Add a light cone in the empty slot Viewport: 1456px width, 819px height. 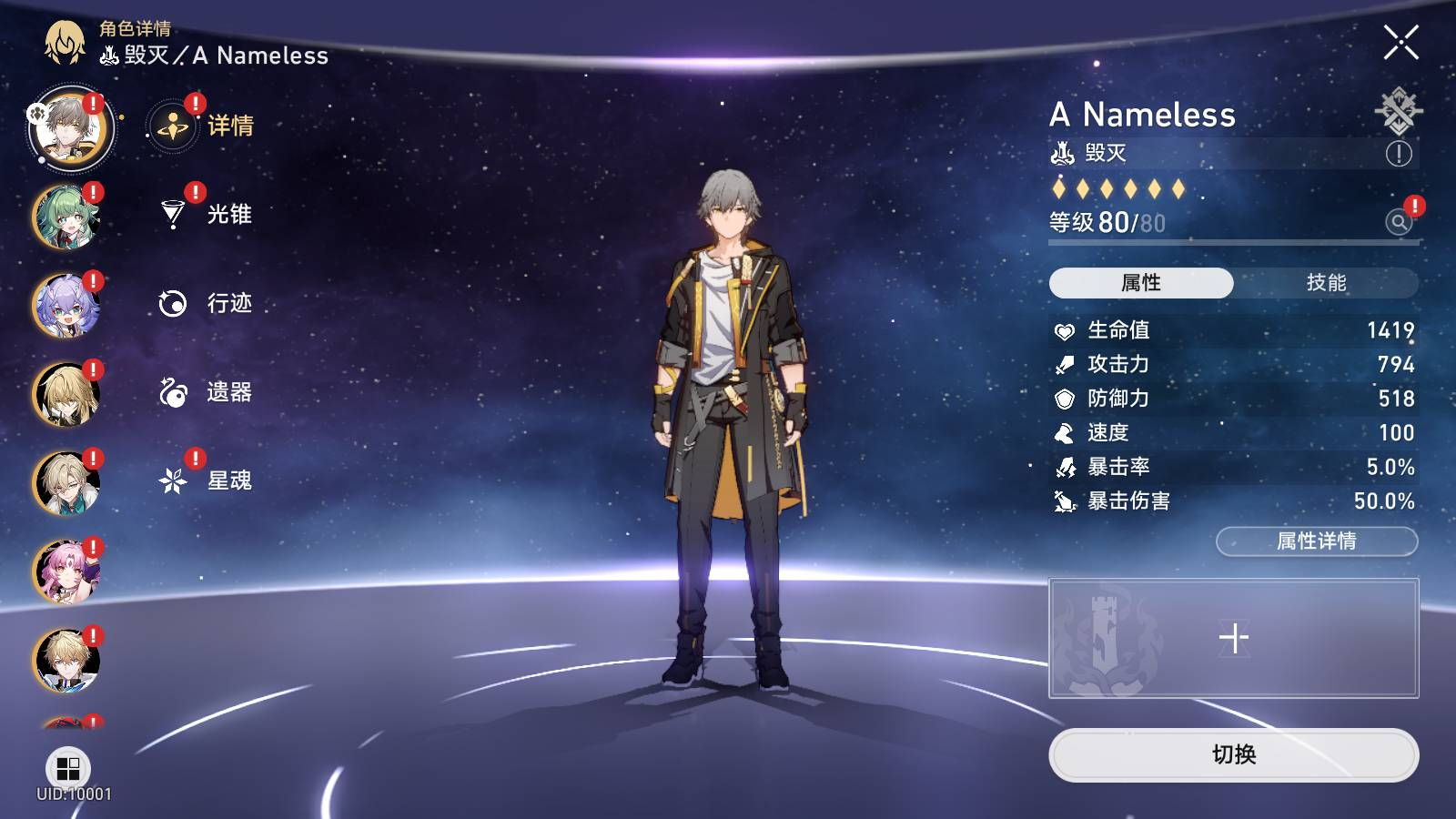point(1233,638)
